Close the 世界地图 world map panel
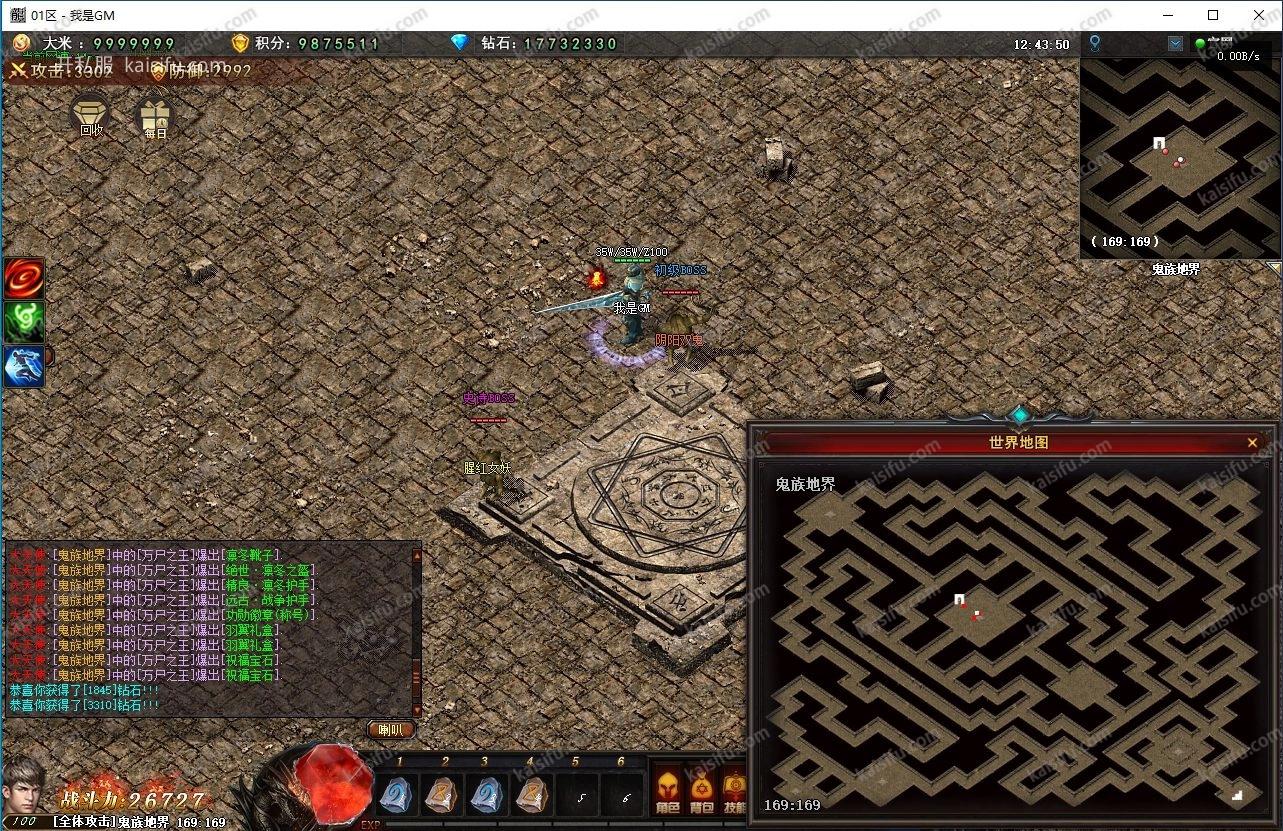Image resolution: width=1283 pixels, height=831 pixels. tap(1252, 442)
